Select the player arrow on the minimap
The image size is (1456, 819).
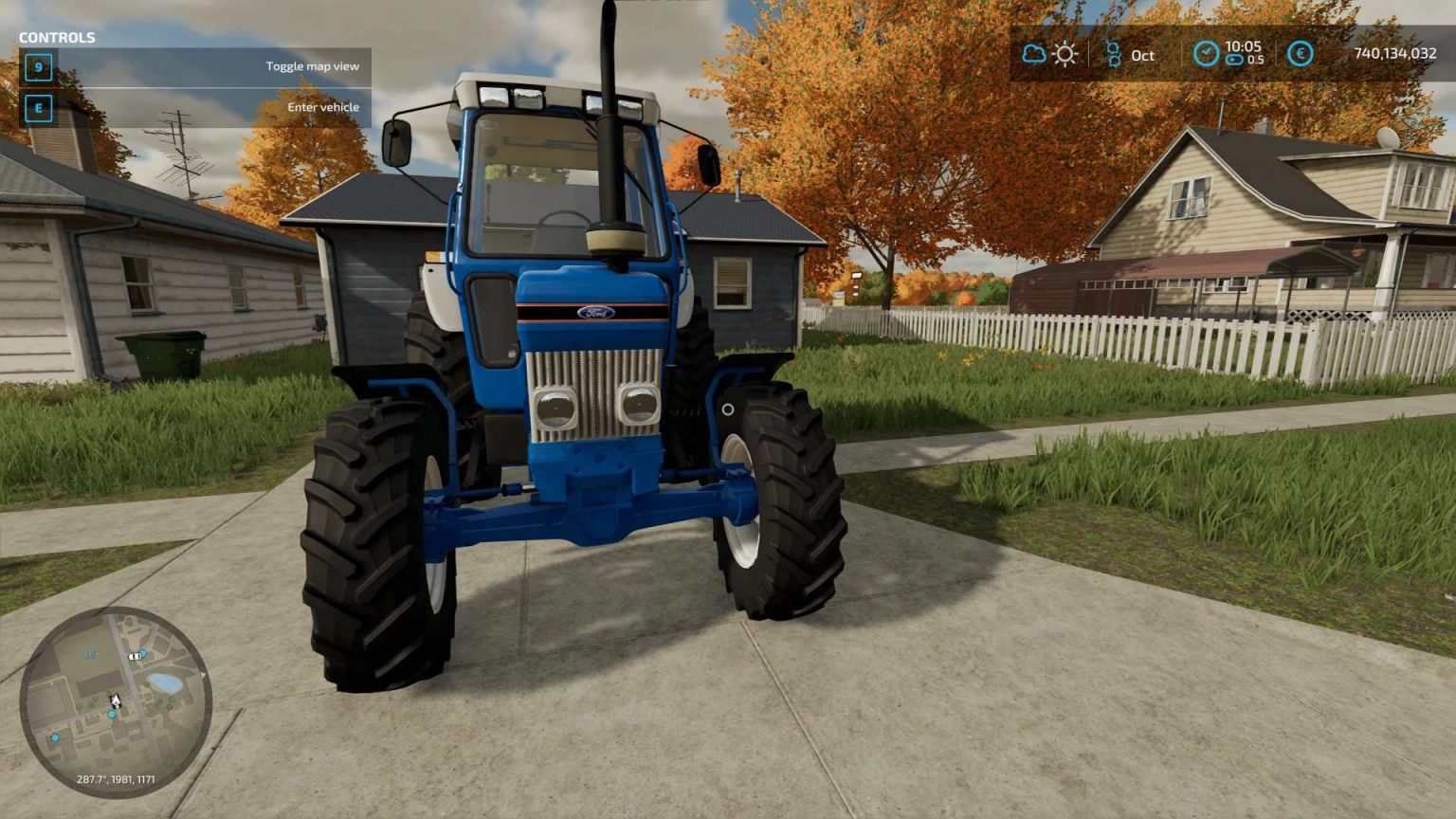pos(116,700)
